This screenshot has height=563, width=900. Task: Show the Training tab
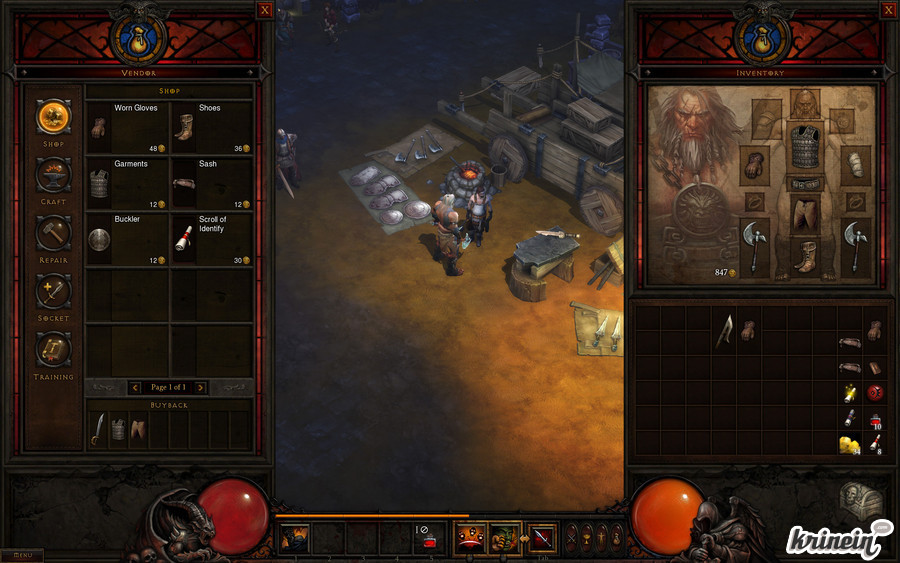pos(54,349)
